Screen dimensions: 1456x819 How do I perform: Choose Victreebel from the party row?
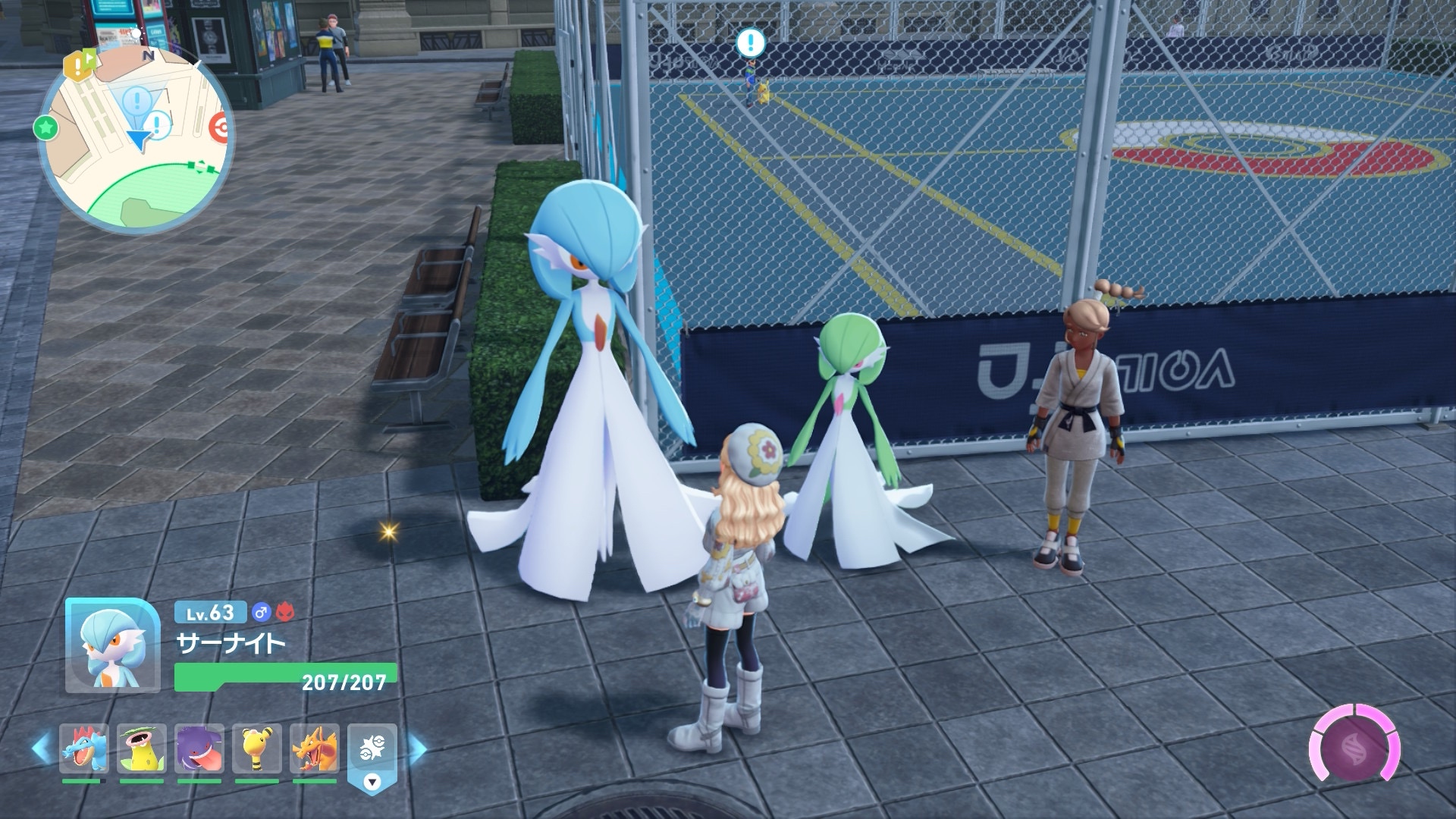[142, 748]
